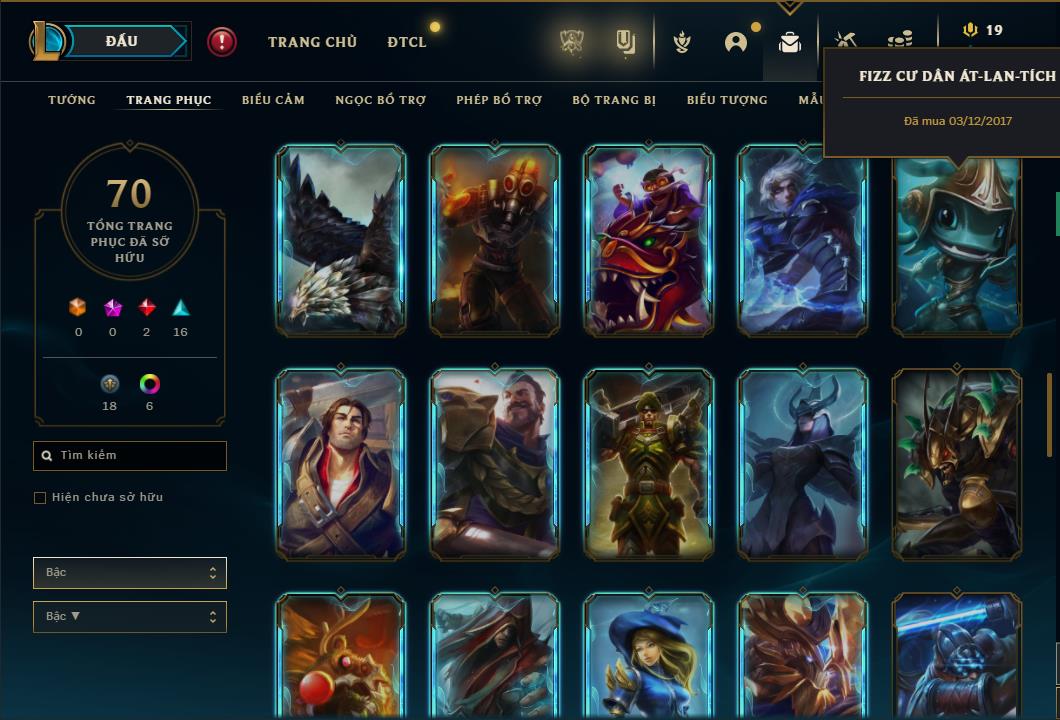Toggle the Hiện chưa sở hữu checkbox

point(40,498)
